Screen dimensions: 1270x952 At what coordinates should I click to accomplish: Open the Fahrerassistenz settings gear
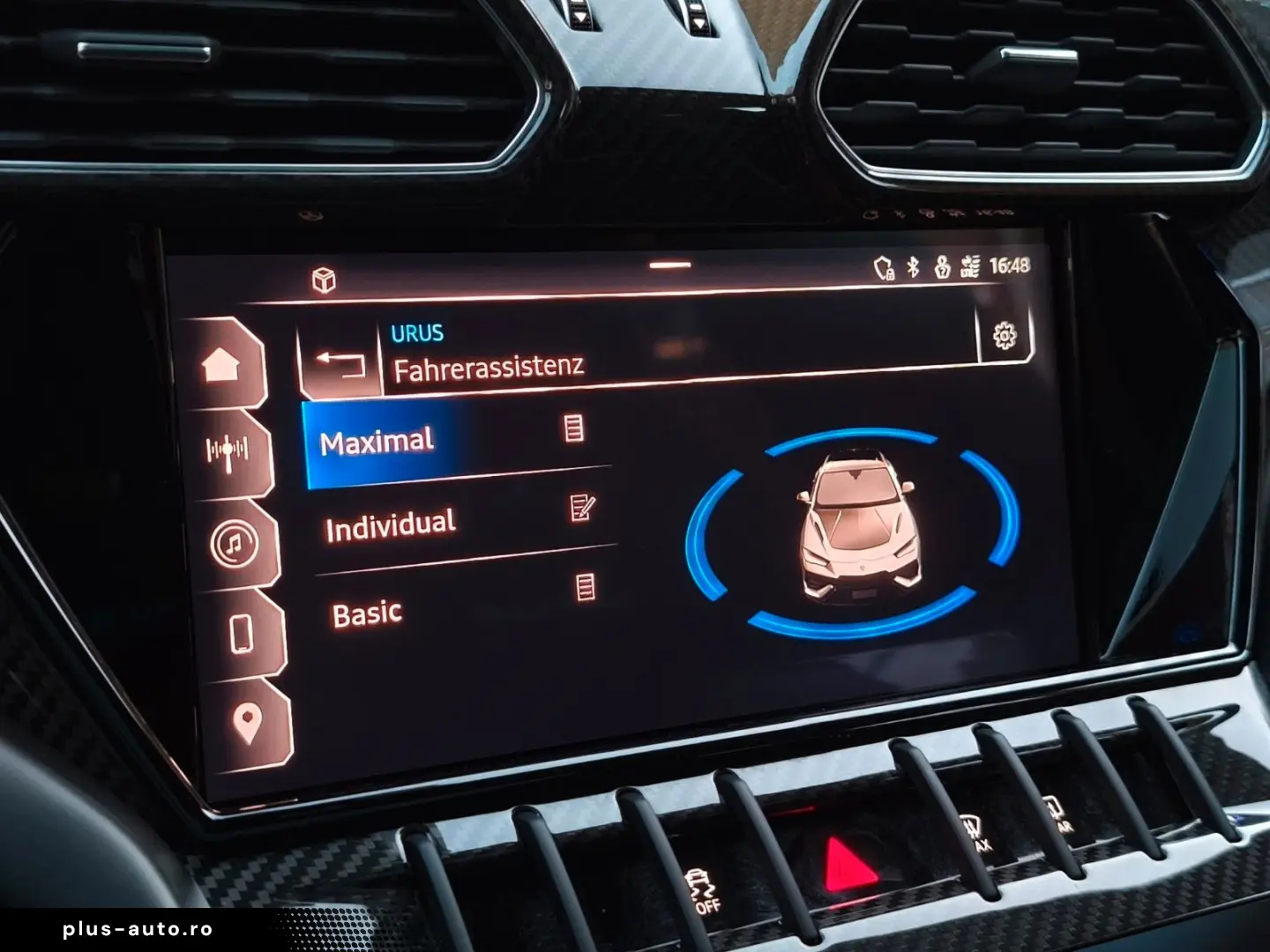[x=1005, y=335]
